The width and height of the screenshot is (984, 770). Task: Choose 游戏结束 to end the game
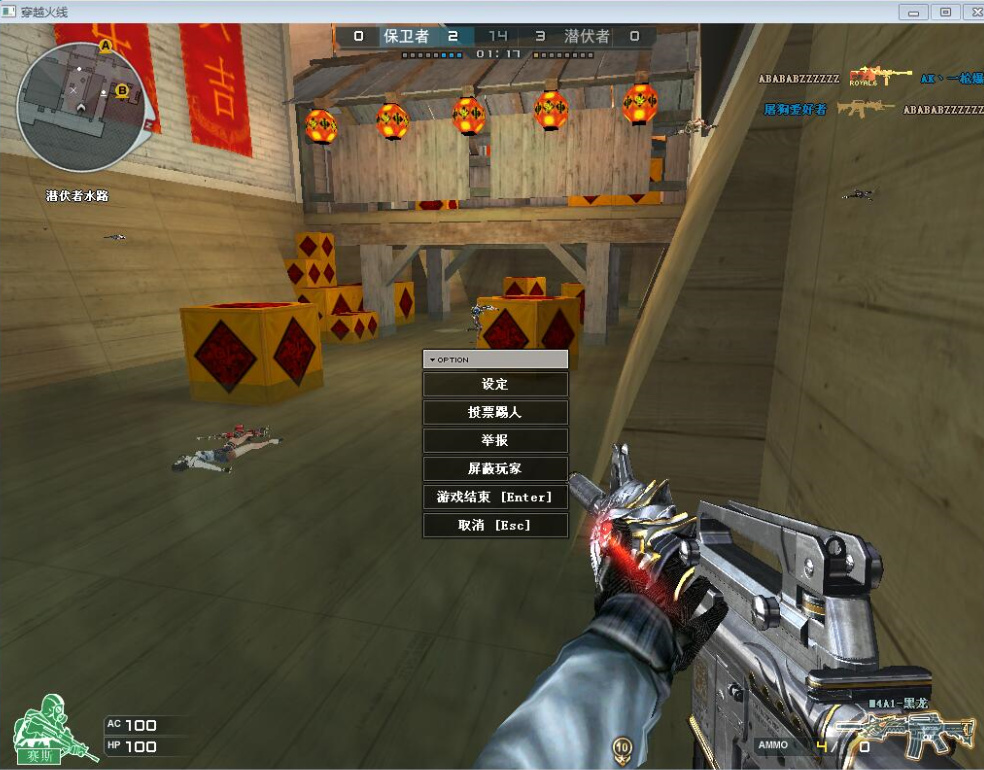(x=495, y=497)
